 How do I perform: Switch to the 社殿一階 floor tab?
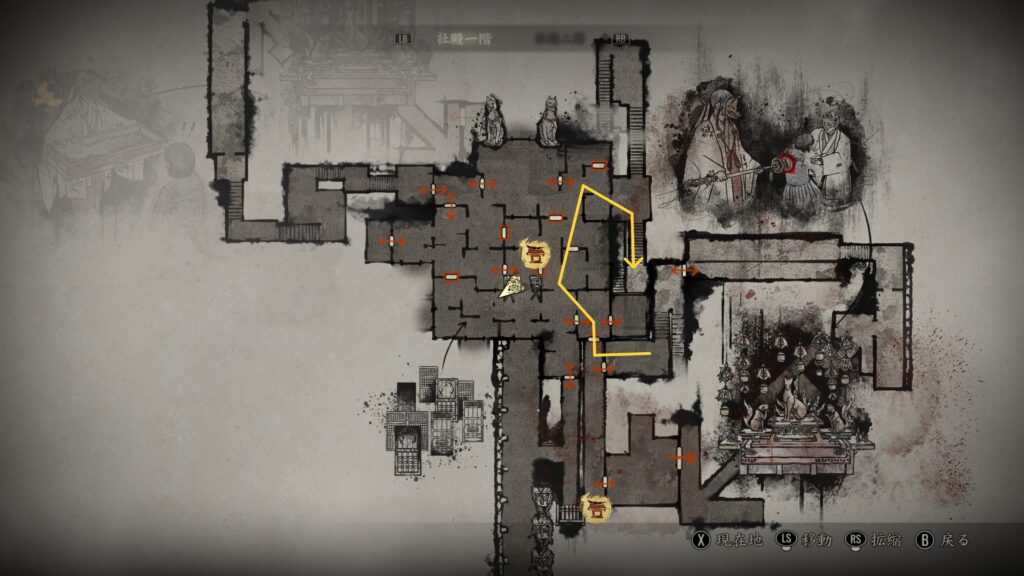click(457, 39)
